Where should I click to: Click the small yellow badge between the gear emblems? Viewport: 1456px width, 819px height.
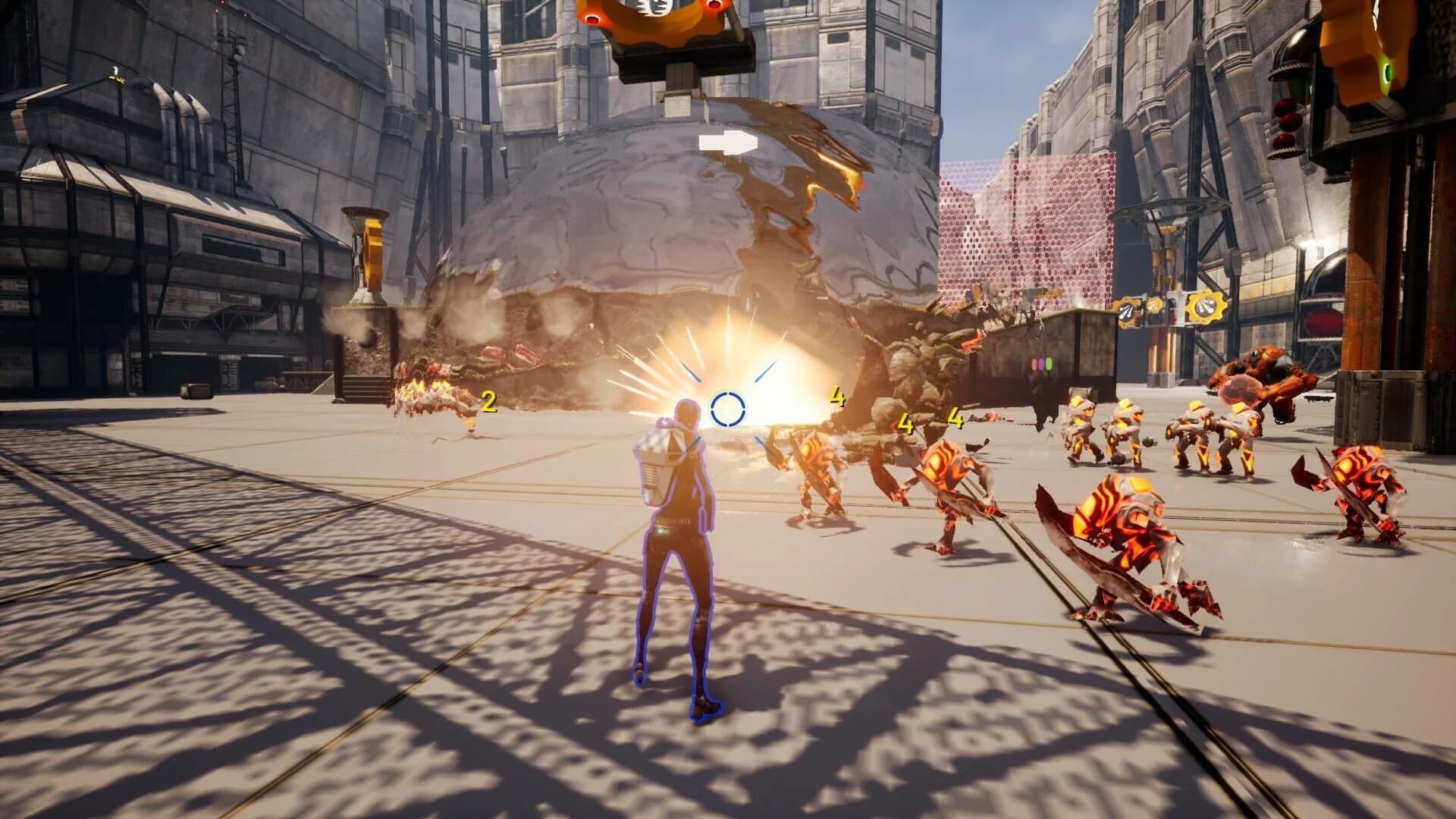[x=1154, y=305]
